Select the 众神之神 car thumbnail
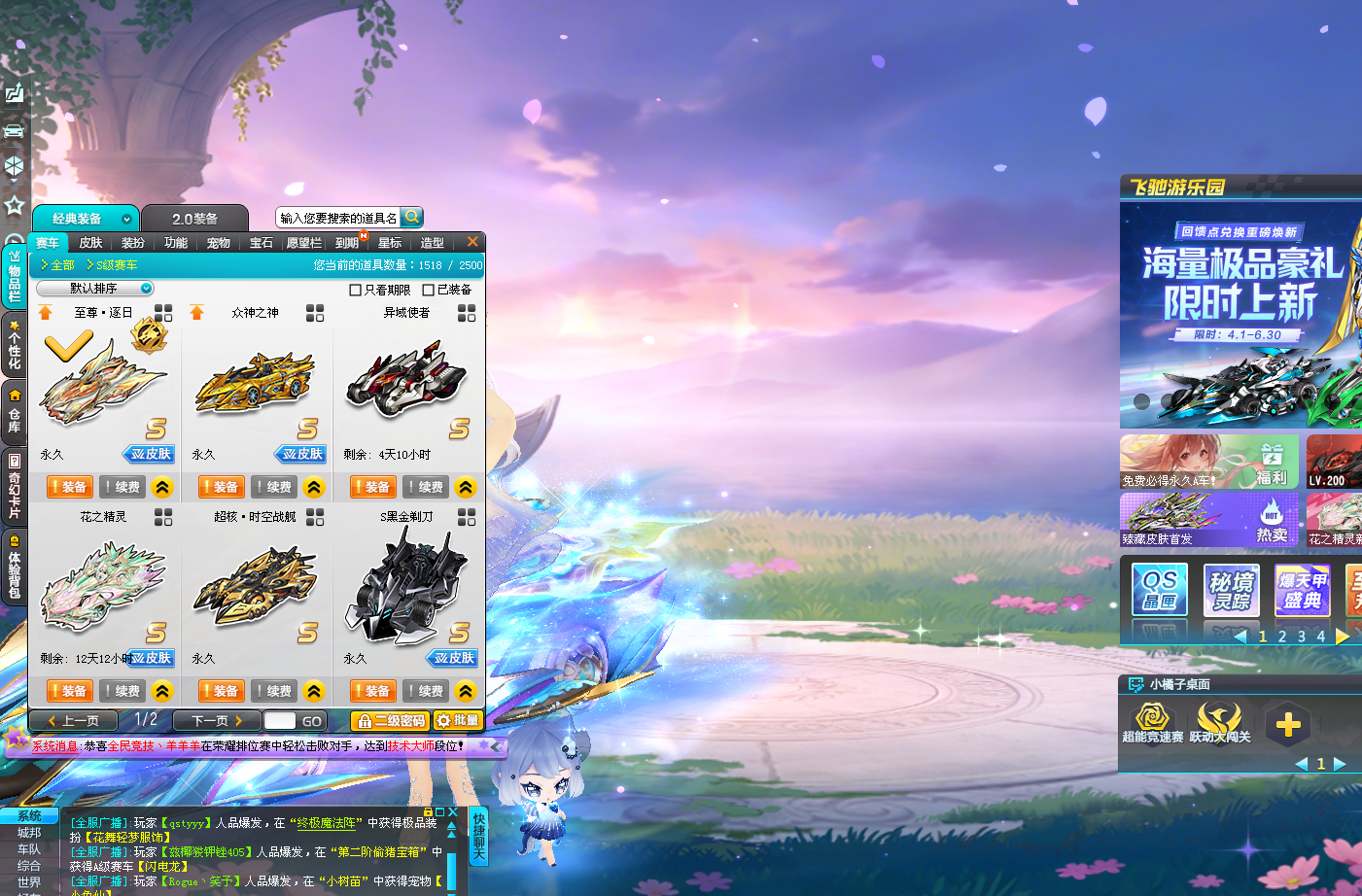Viewport: 1362px width, 896px height. (x=256, y=384)
